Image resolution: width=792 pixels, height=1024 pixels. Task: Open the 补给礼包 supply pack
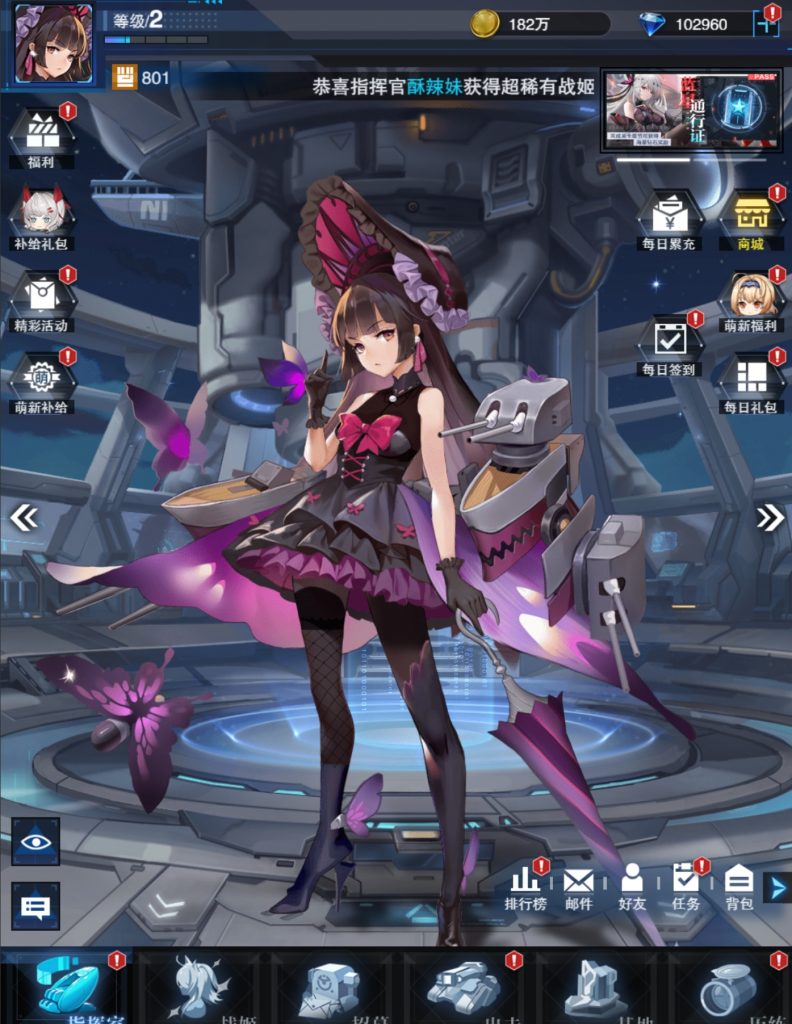42,216
